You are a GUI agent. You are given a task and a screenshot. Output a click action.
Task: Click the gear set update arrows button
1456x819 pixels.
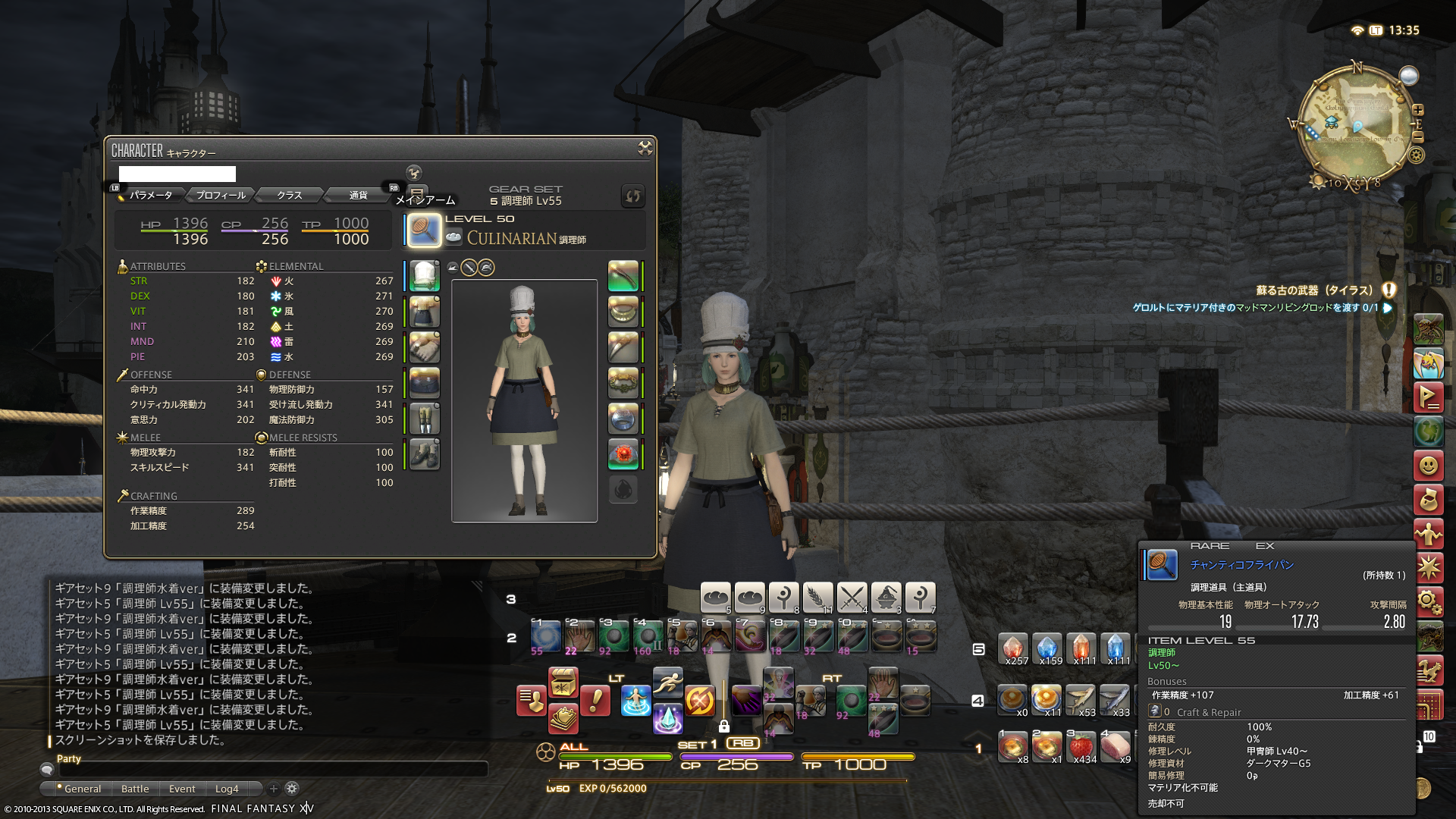click(x=632, y=196)
